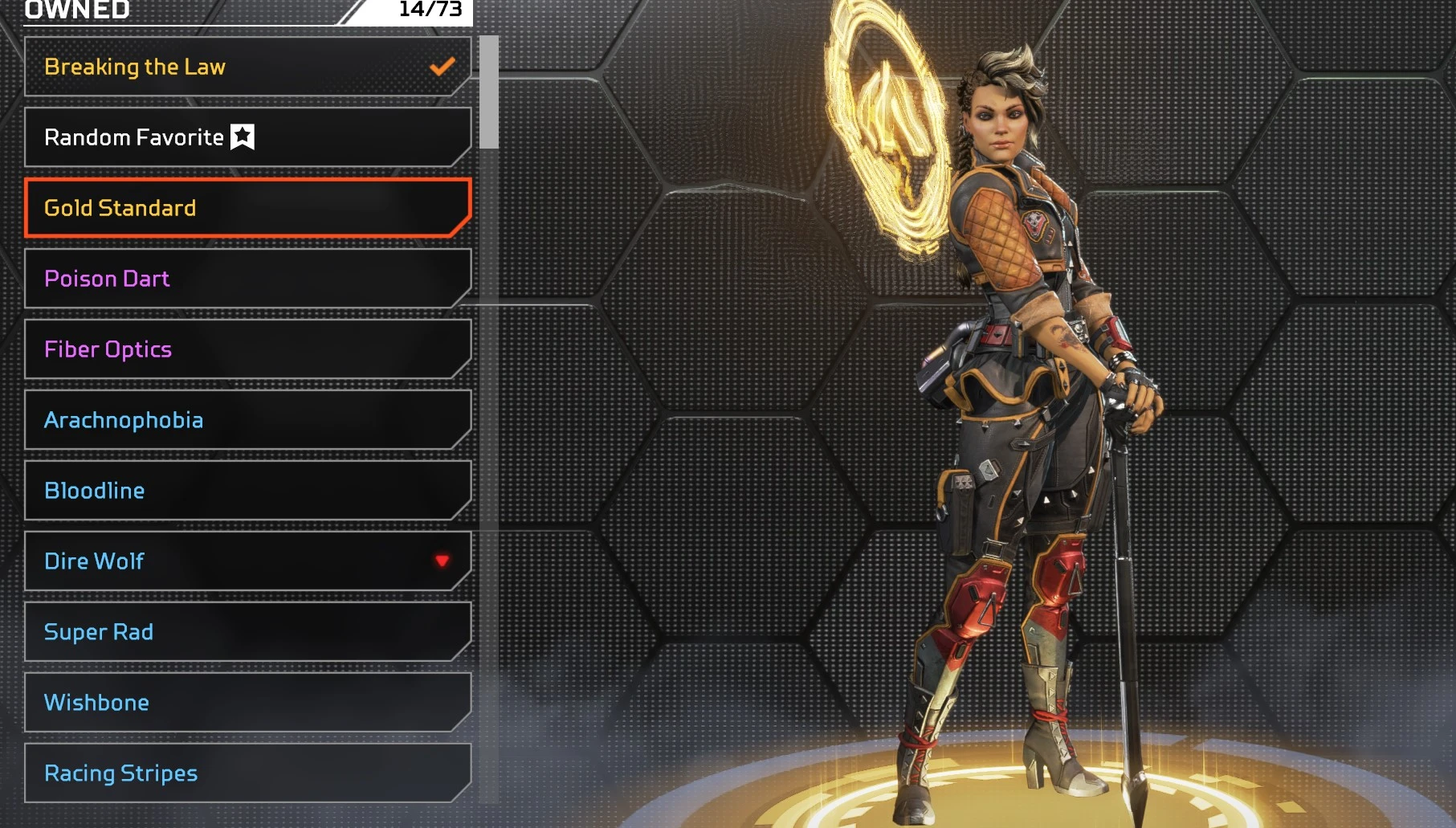Screen dimensions: 1456x828
Task: Choose the Fiber Optics skin
Action: [x=247, y=349]
